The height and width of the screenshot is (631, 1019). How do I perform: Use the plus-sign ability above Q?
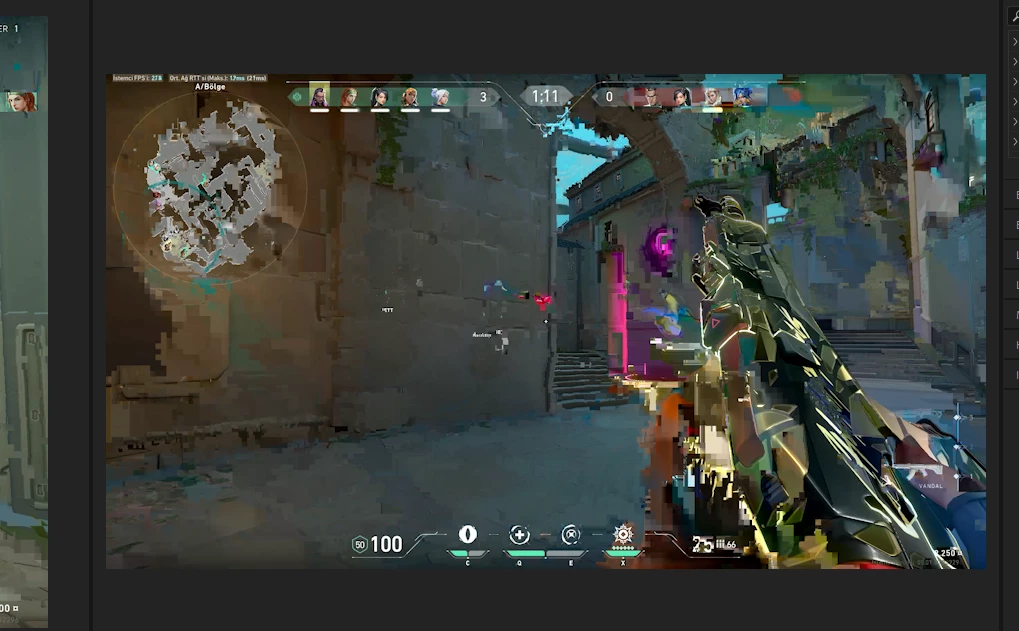pos(519,535)
